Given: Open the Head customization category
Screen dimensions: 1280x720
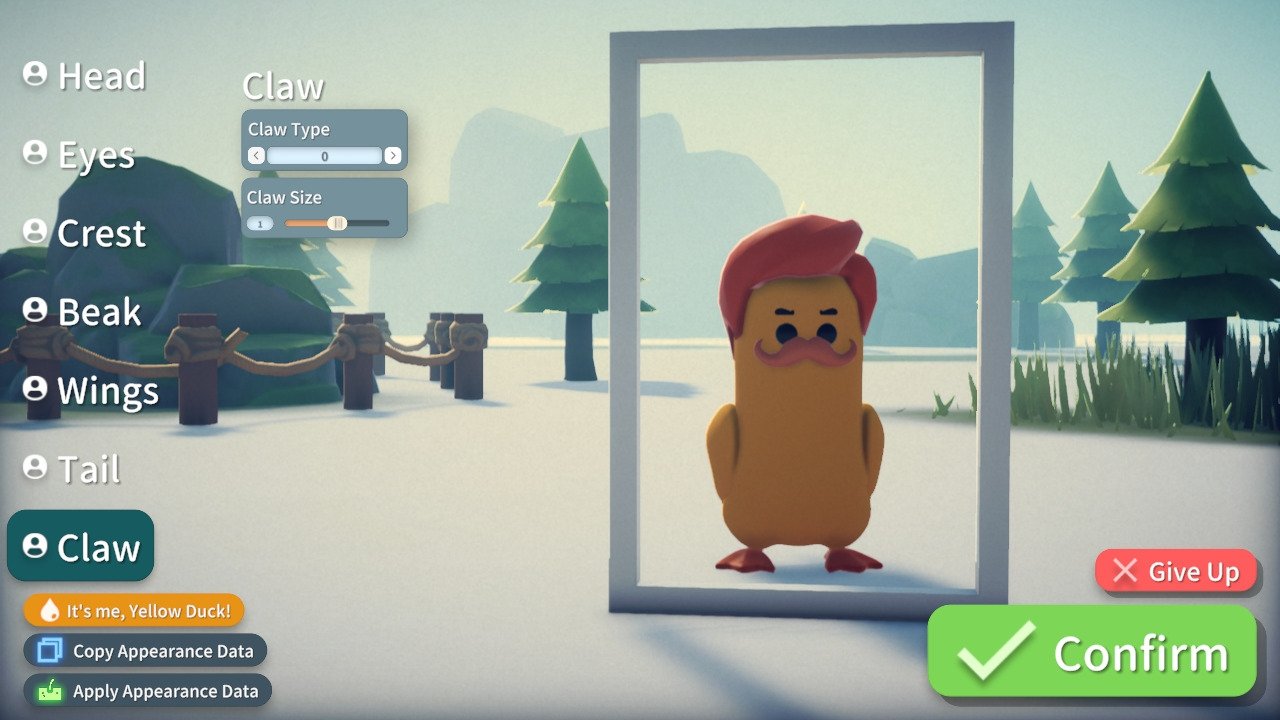Looking at the screenshot, I should pos(86,76).
